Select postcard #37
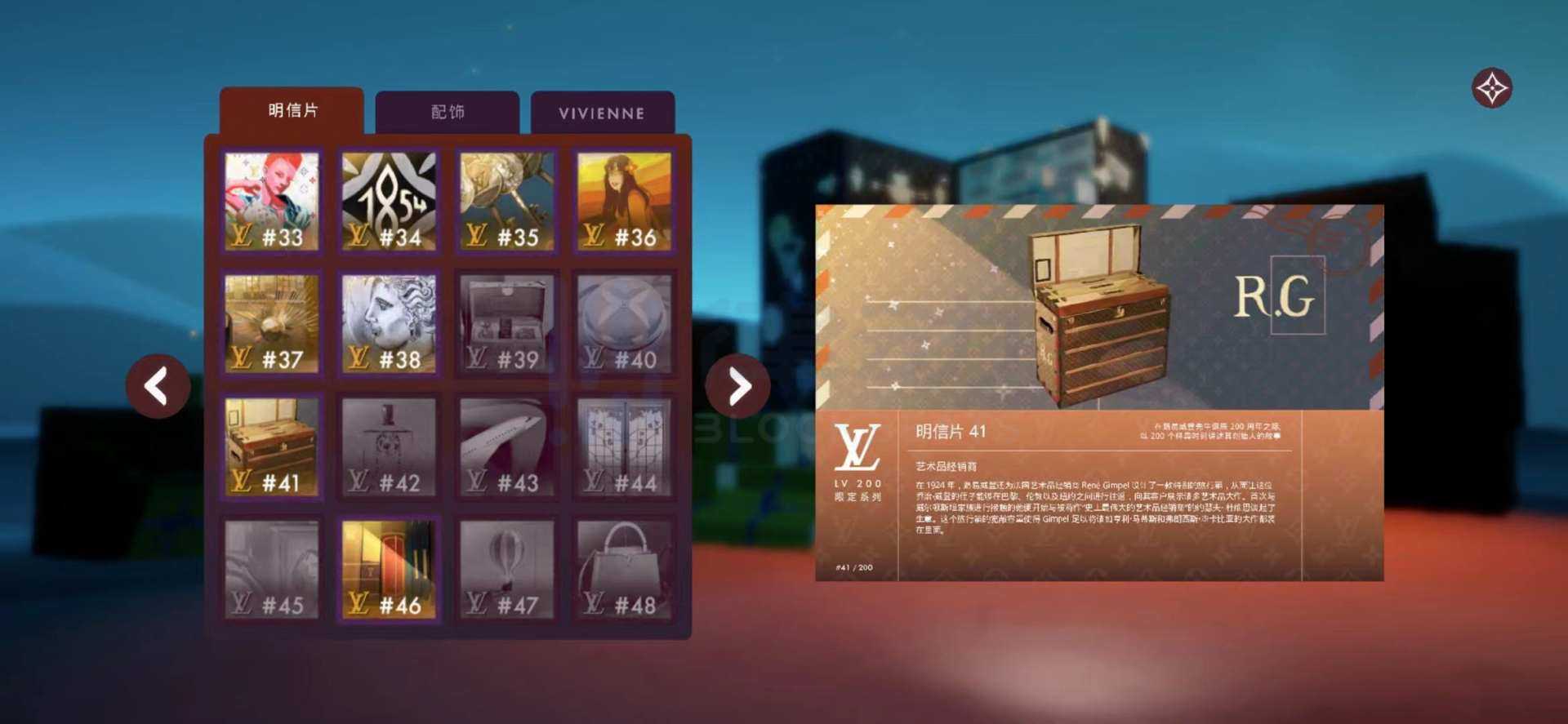Image resolution: width=1568 pixels, height=724 pixels. (x=272, y=324)
